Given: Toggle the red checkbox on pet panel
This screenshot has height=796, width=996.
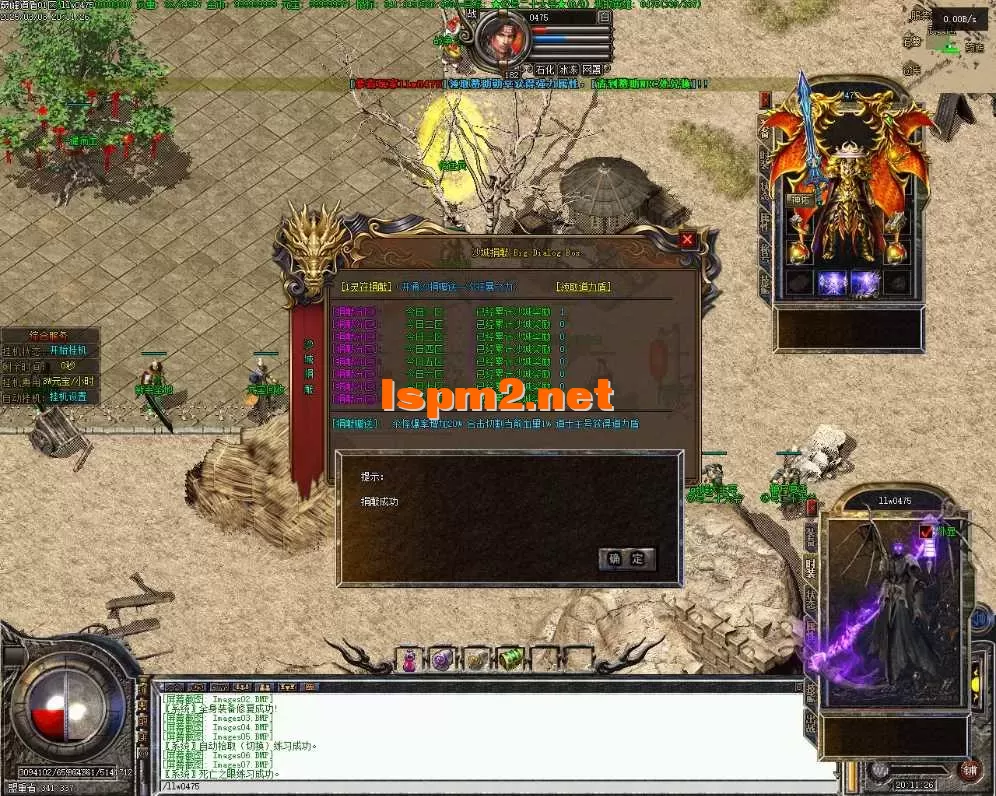Looking at the screenshot, I should tap(927, 531).
